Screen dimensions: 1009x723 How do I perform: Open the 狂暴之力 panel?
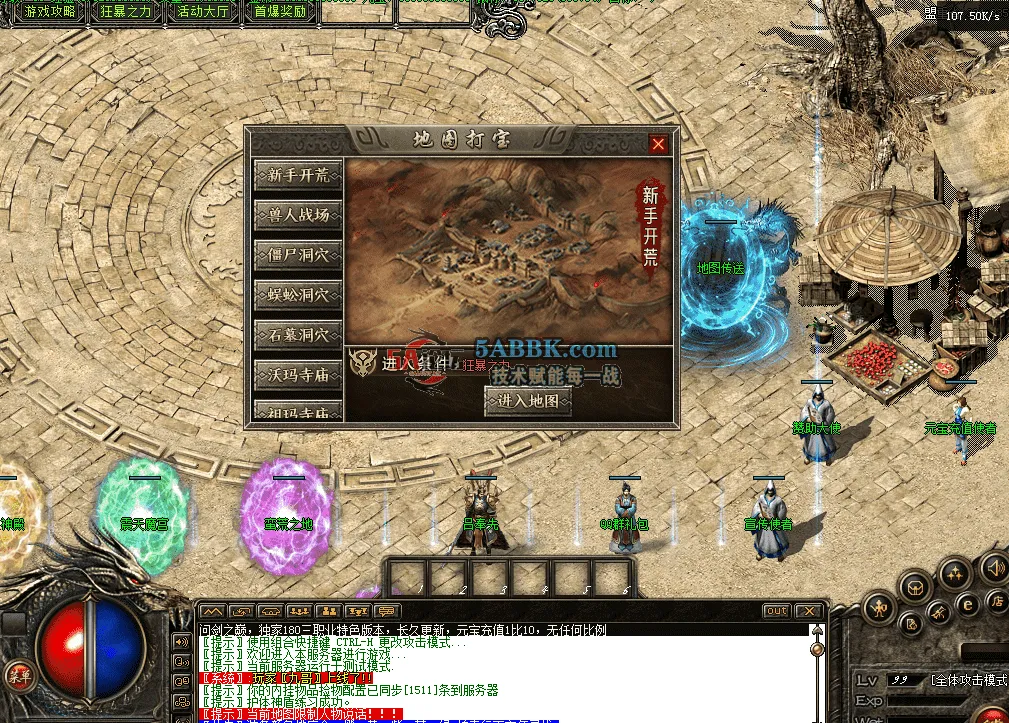127,12
